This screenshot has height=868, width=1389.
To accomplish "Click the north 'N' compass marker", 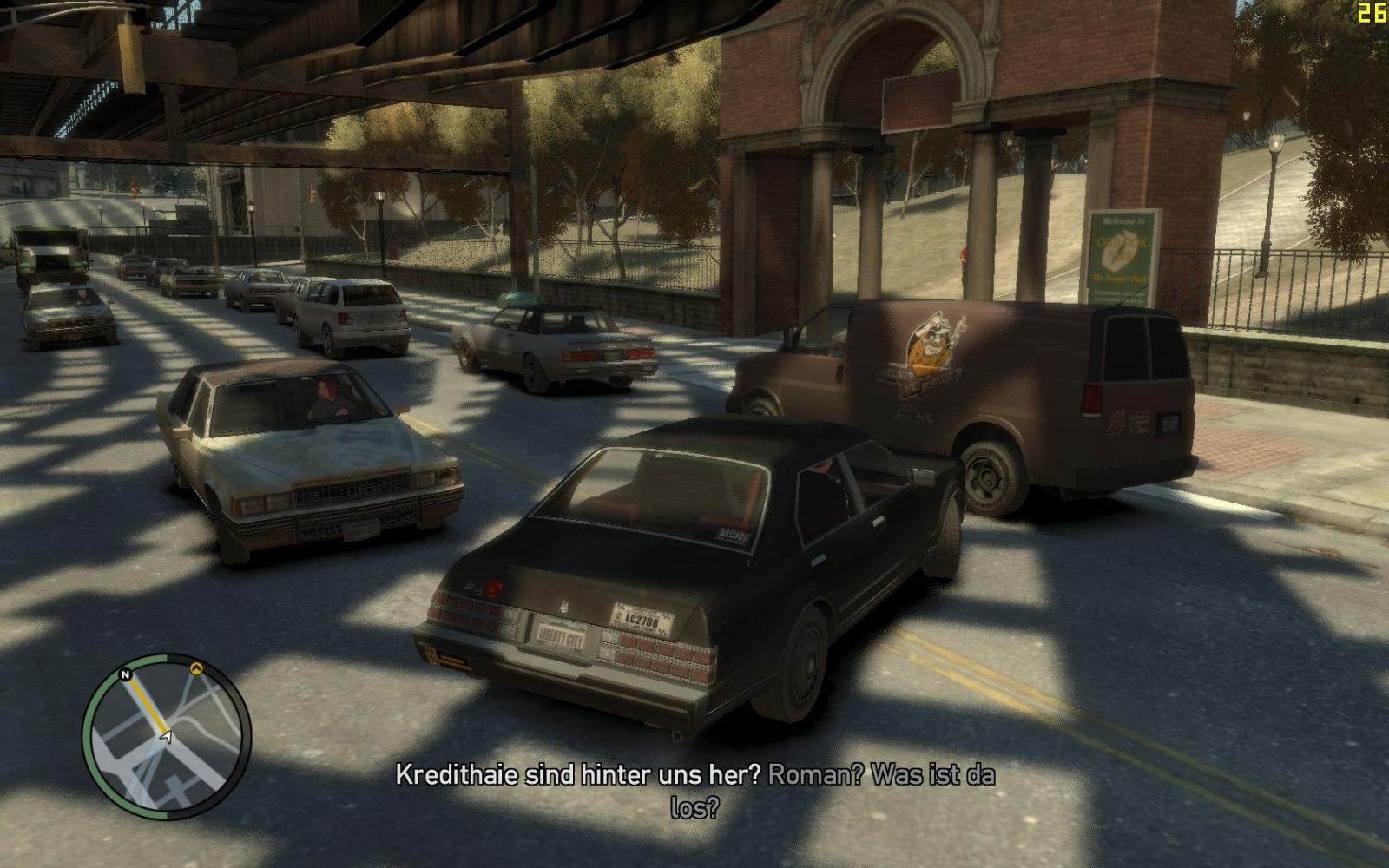I will tap(126, 674).
